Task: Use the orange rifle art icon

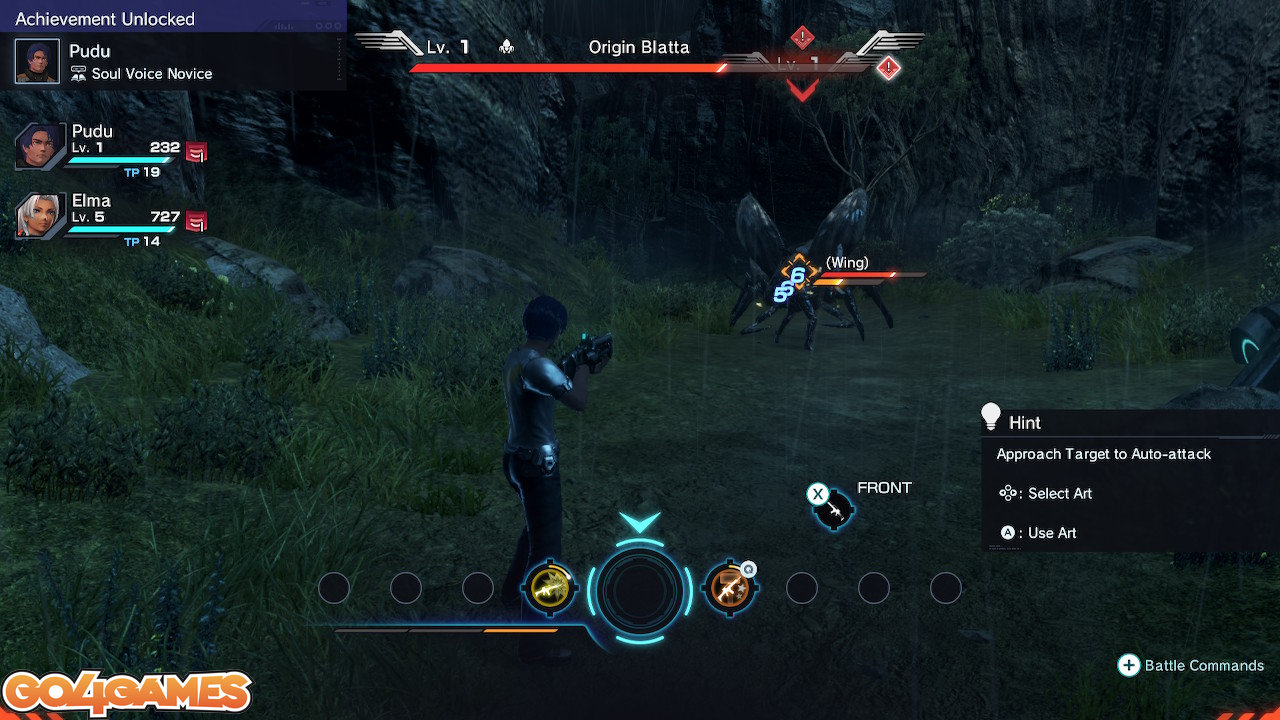Action: (729, 588)
